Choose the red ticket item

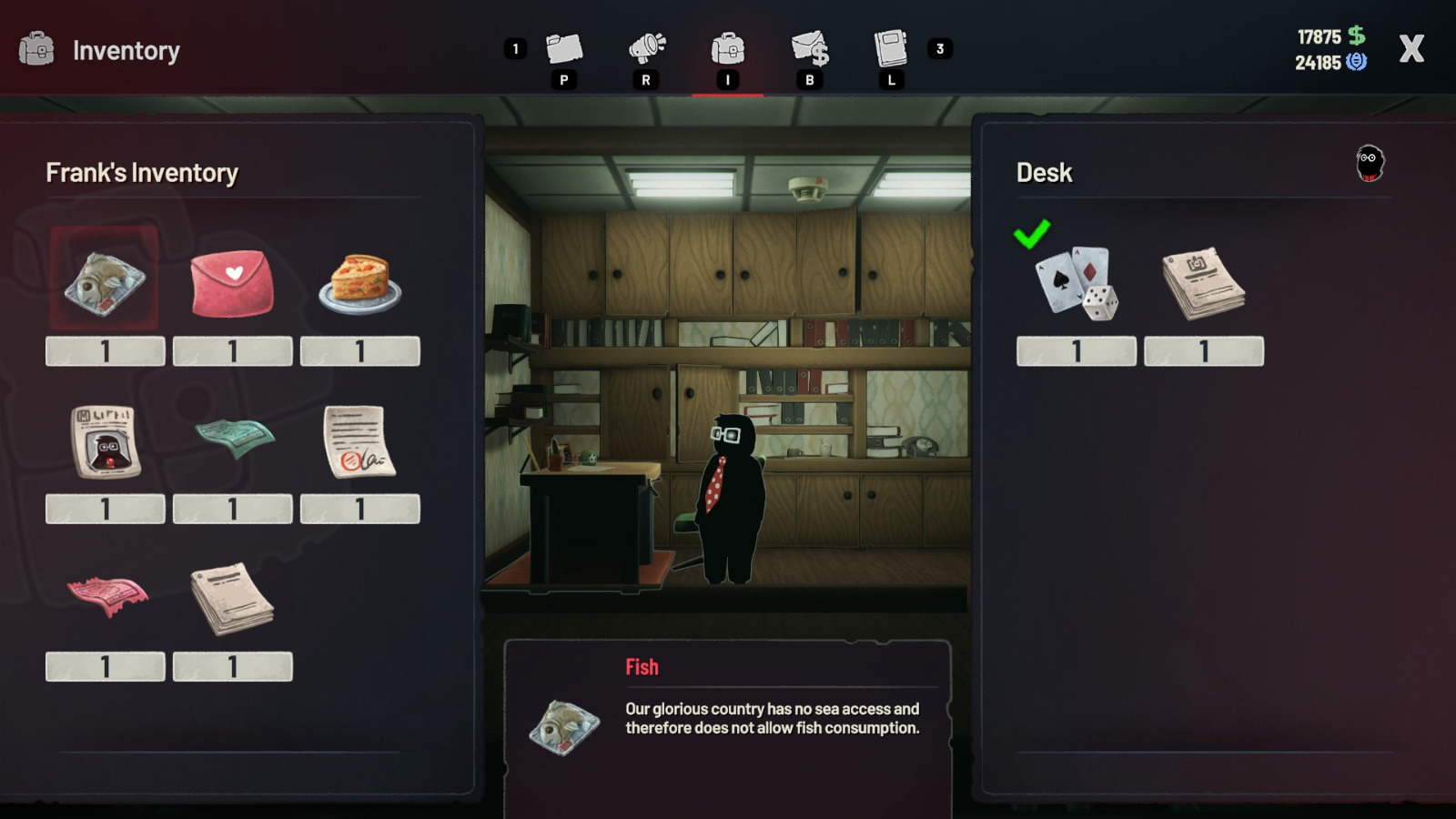(x=107, y=596)
